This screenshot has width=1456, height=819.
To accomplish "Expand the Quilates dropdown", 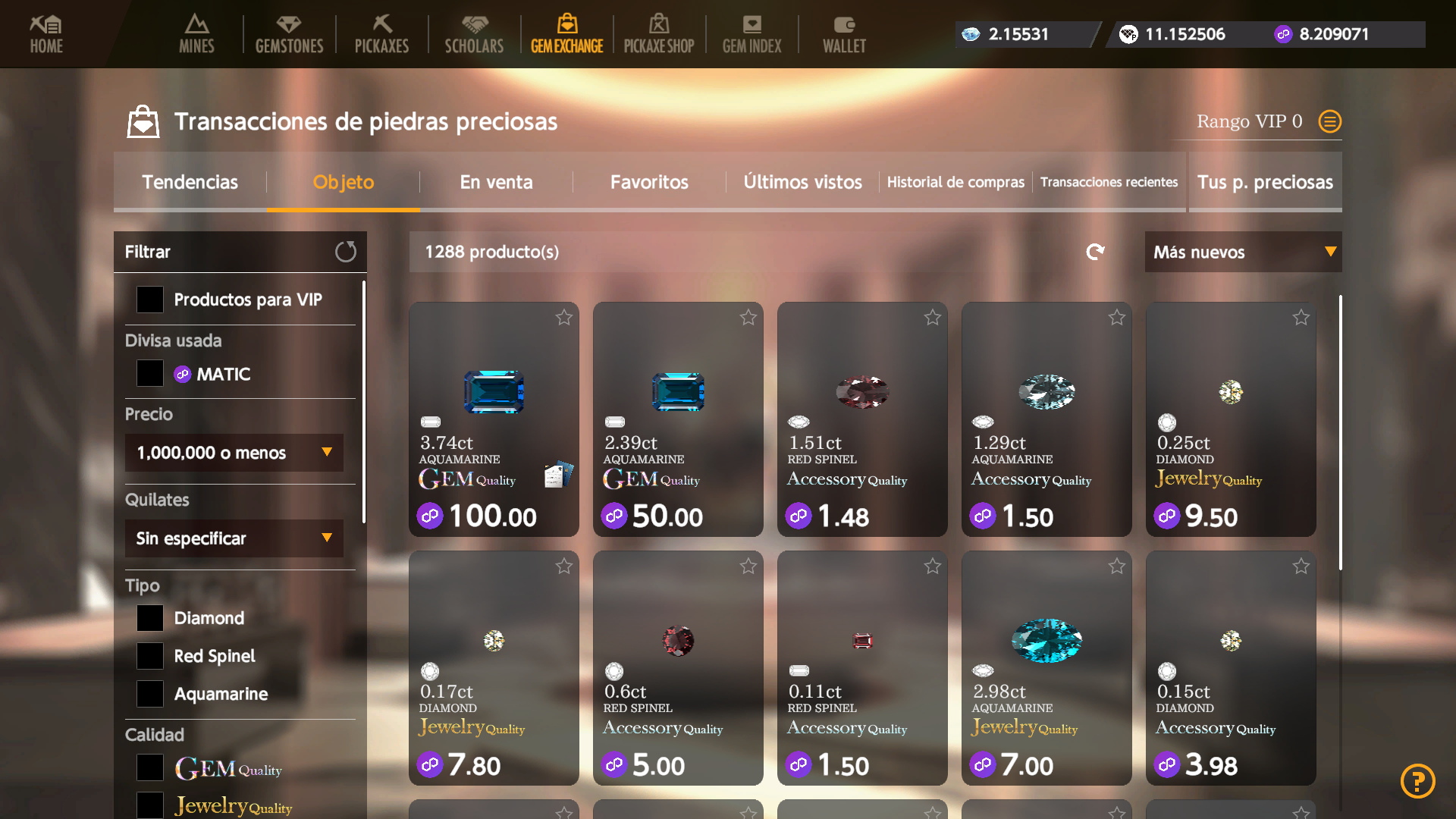I will [234, 538].
